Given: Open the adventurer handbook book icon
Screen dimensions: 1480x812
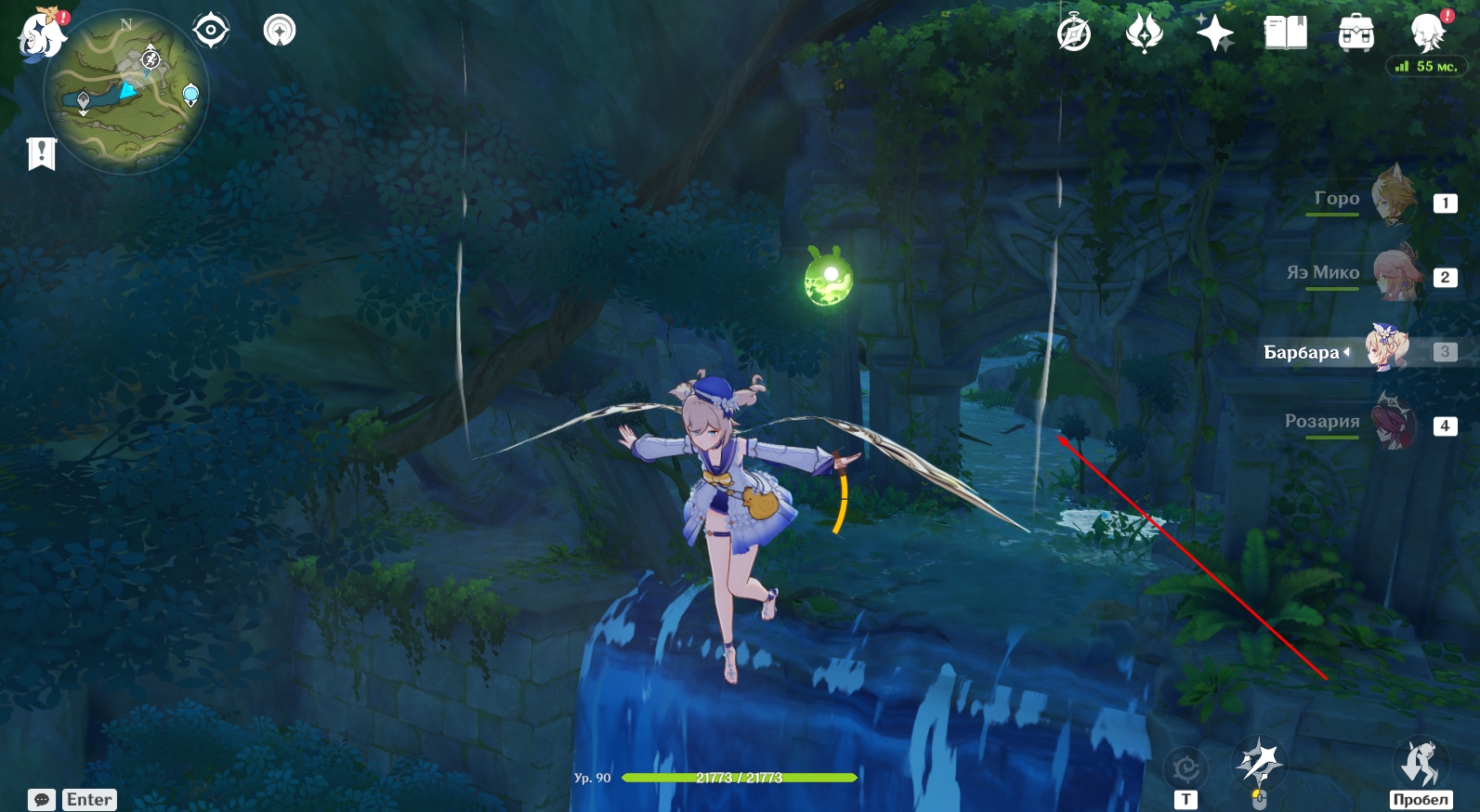Looking at the screenshot, I should [1285, 33].
